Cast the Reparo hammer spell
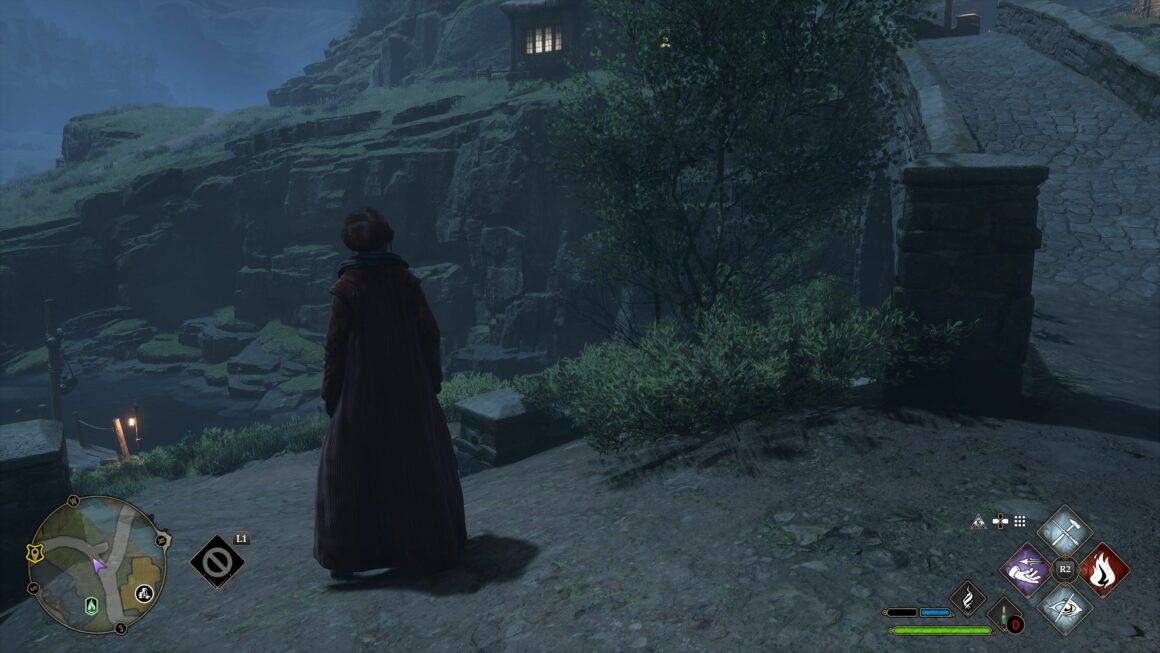Image resolution: width=1160 pixels, height=653 pixels. [1064, 532]
